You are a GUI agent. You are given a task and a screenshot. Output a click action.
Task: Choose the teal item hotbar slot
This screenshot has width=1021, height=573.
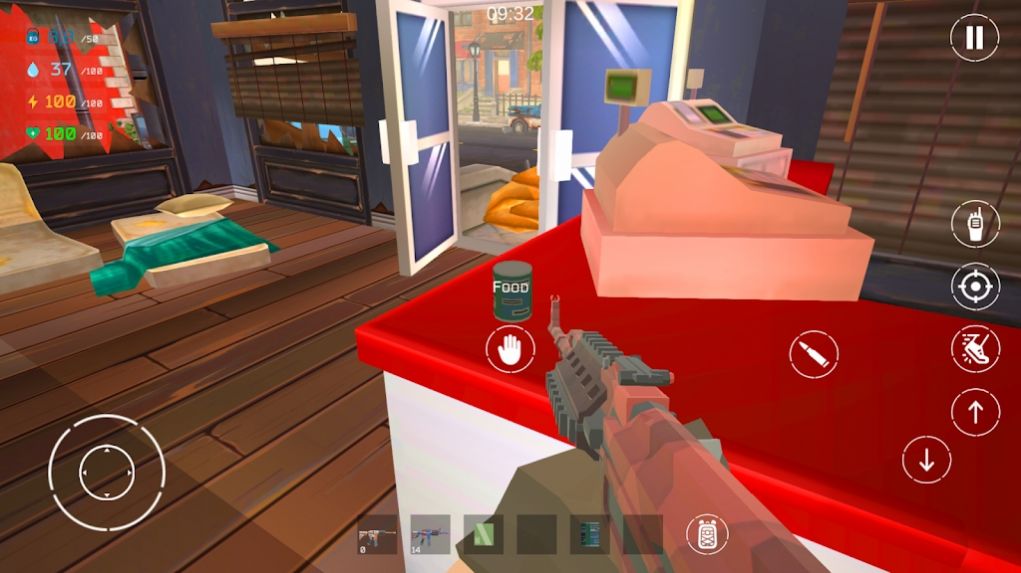tap(589, 534)
